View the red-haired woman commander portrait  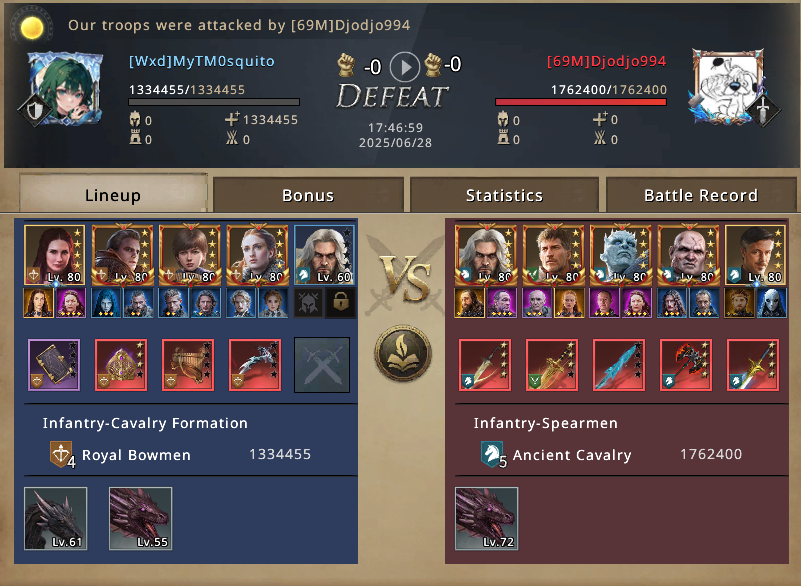tap(54, 254)
